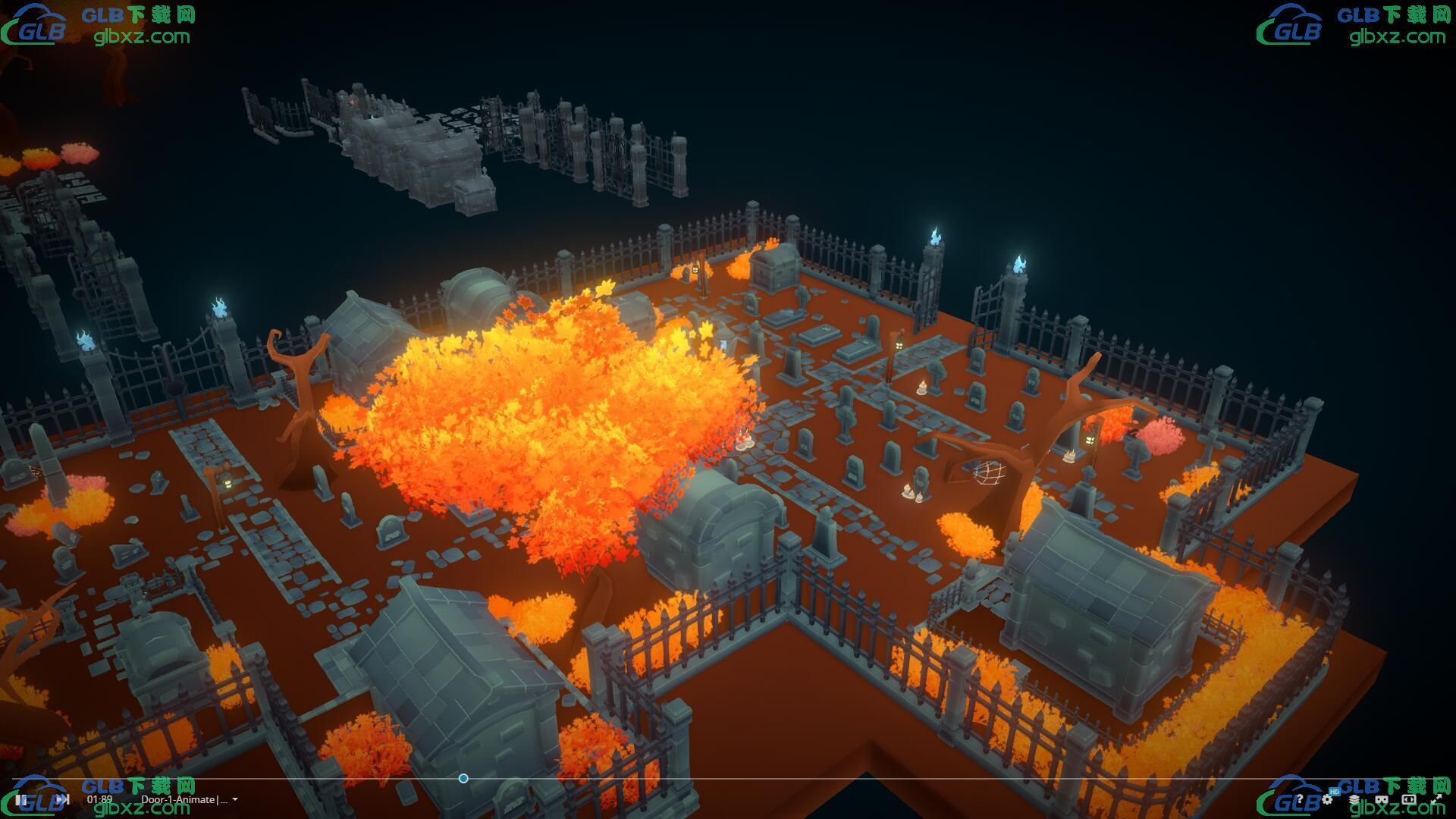This screenshot has width=1456, height=819.
Task: Toggle theater mode view
Action: point(1409,799)
